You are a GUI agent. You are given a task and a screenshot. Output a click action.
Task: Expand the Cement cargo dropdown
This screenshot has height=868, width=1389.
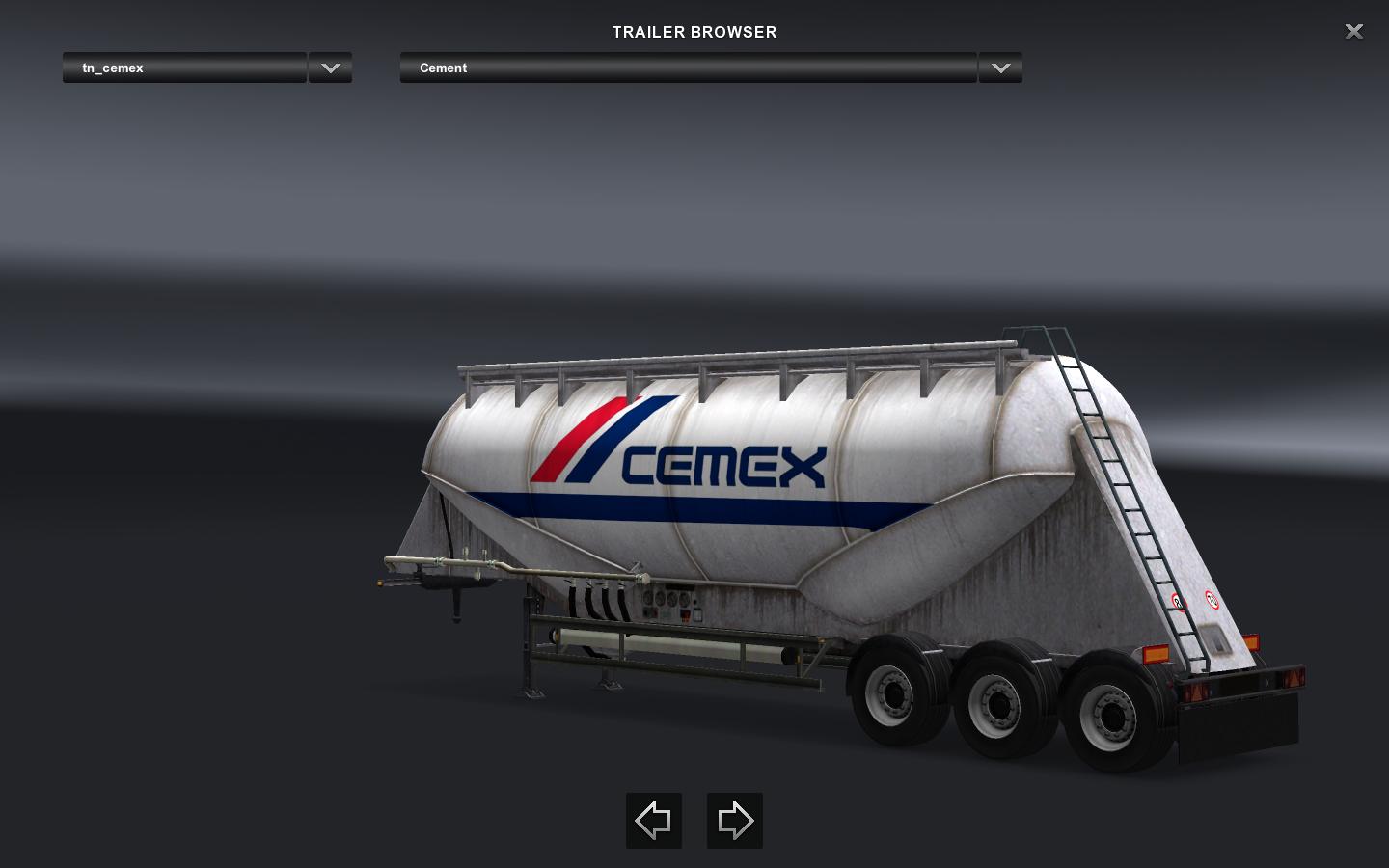1000,68
